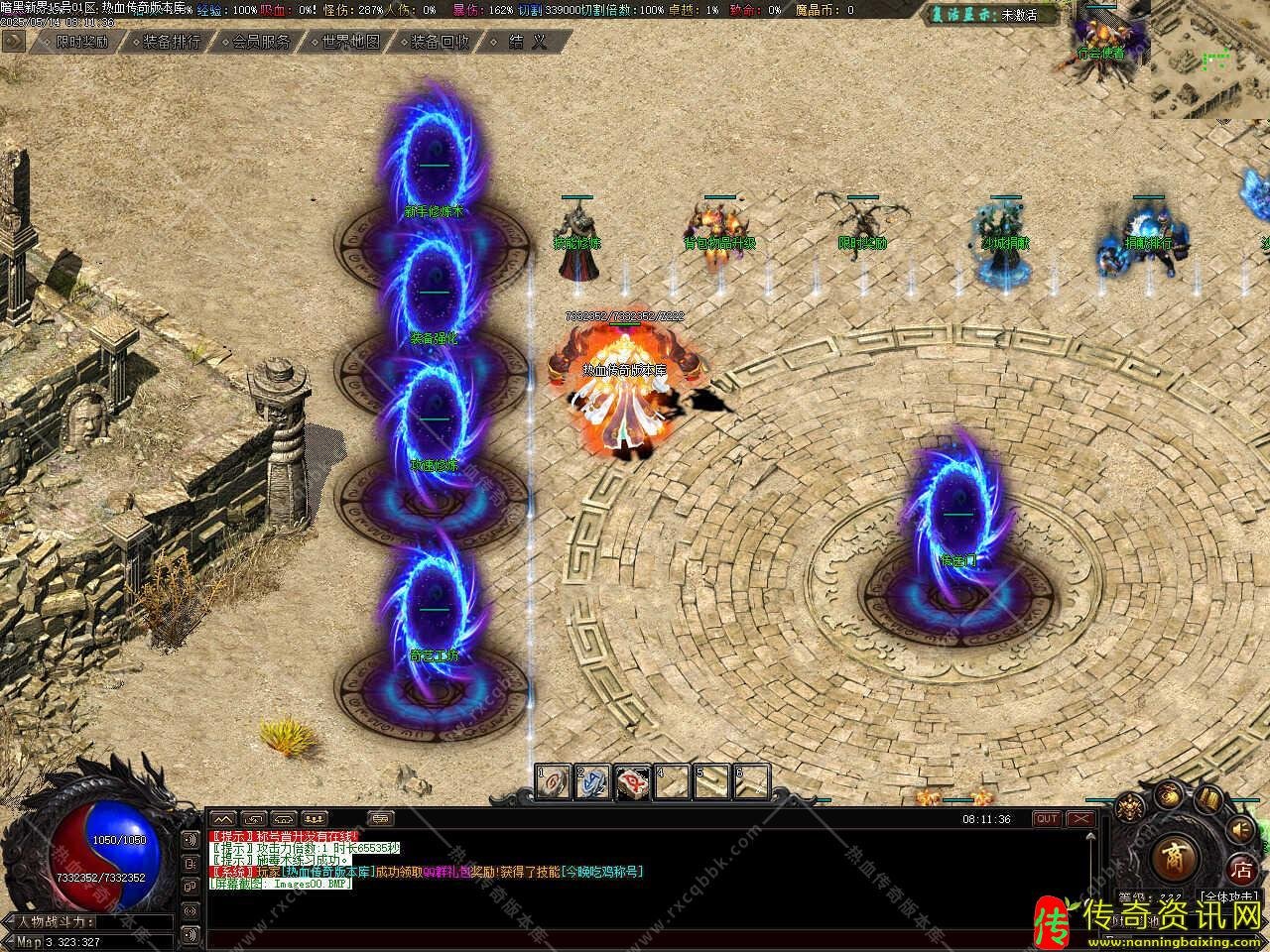Open the 限时奖励 limited-time rewards menu
Screen dimensions: 1270x952
(x=81, y=42)
